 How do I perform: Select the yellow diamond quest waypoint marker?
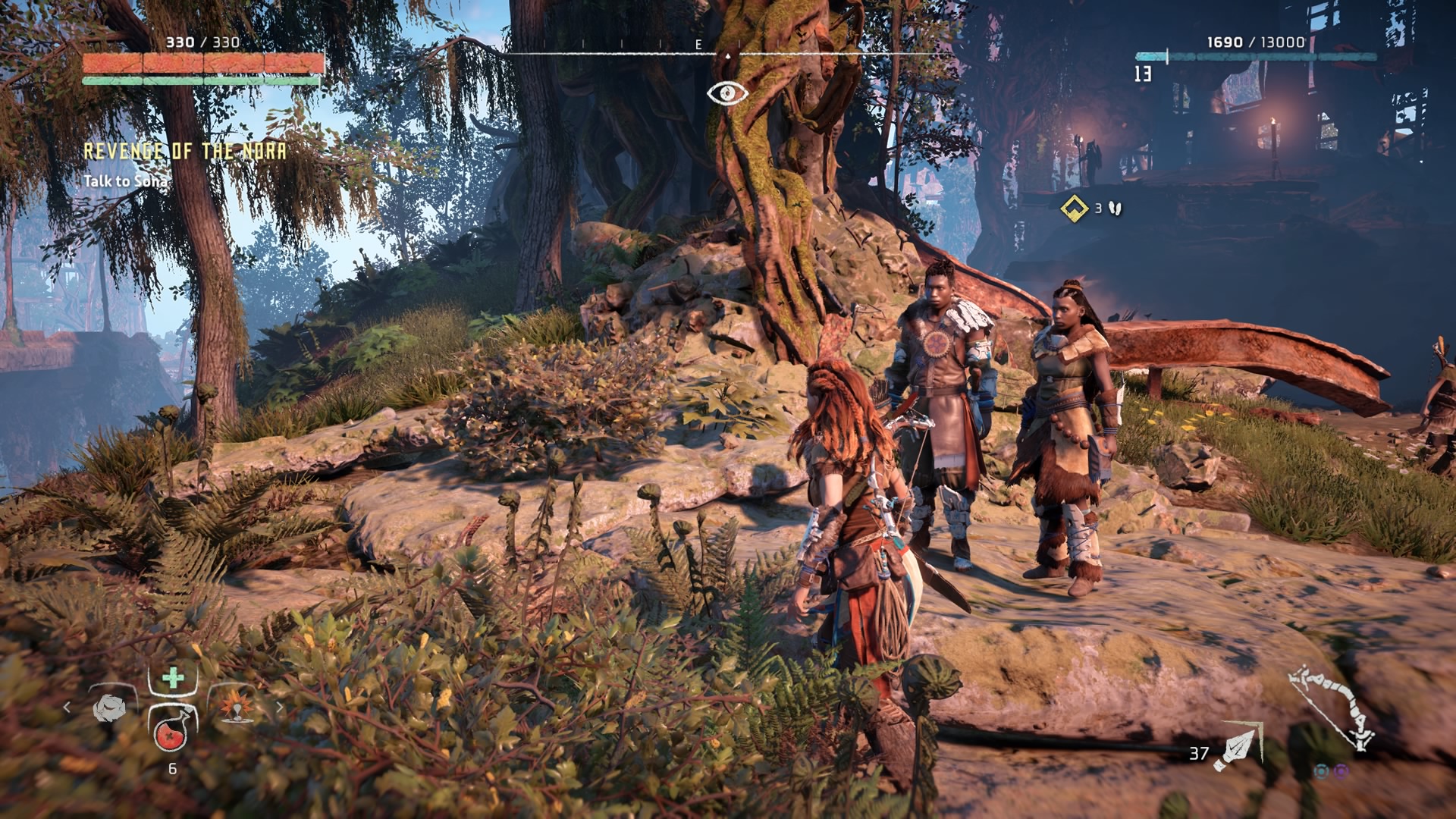pyautogui.click(x=1074, y=208)
